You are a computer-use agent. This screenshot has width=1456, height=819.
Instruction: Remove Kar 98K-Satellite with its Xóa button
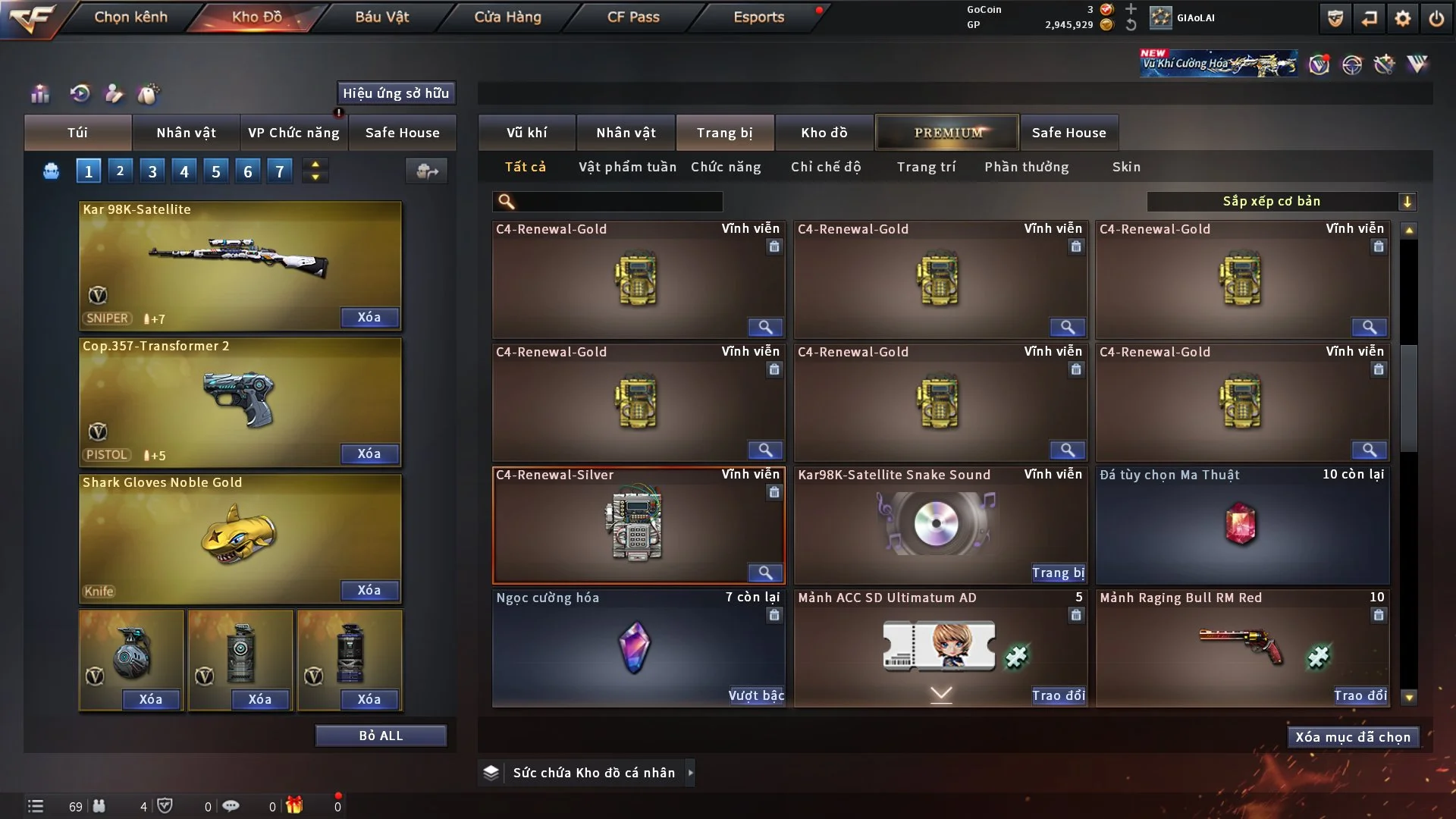point(369,317)
